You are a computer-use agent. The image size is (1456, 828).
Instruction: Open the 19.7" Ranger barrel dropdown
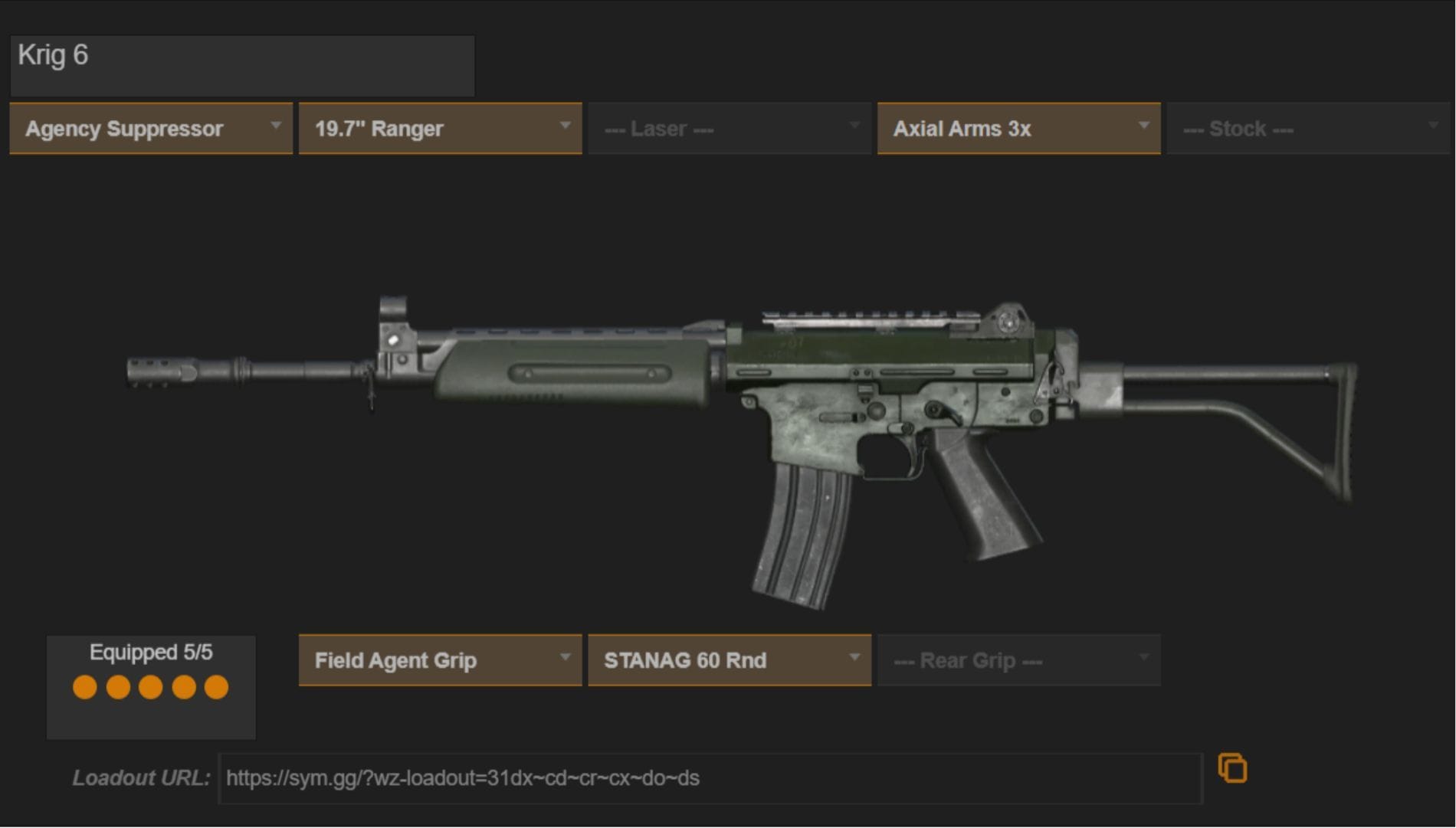point(439,128)
